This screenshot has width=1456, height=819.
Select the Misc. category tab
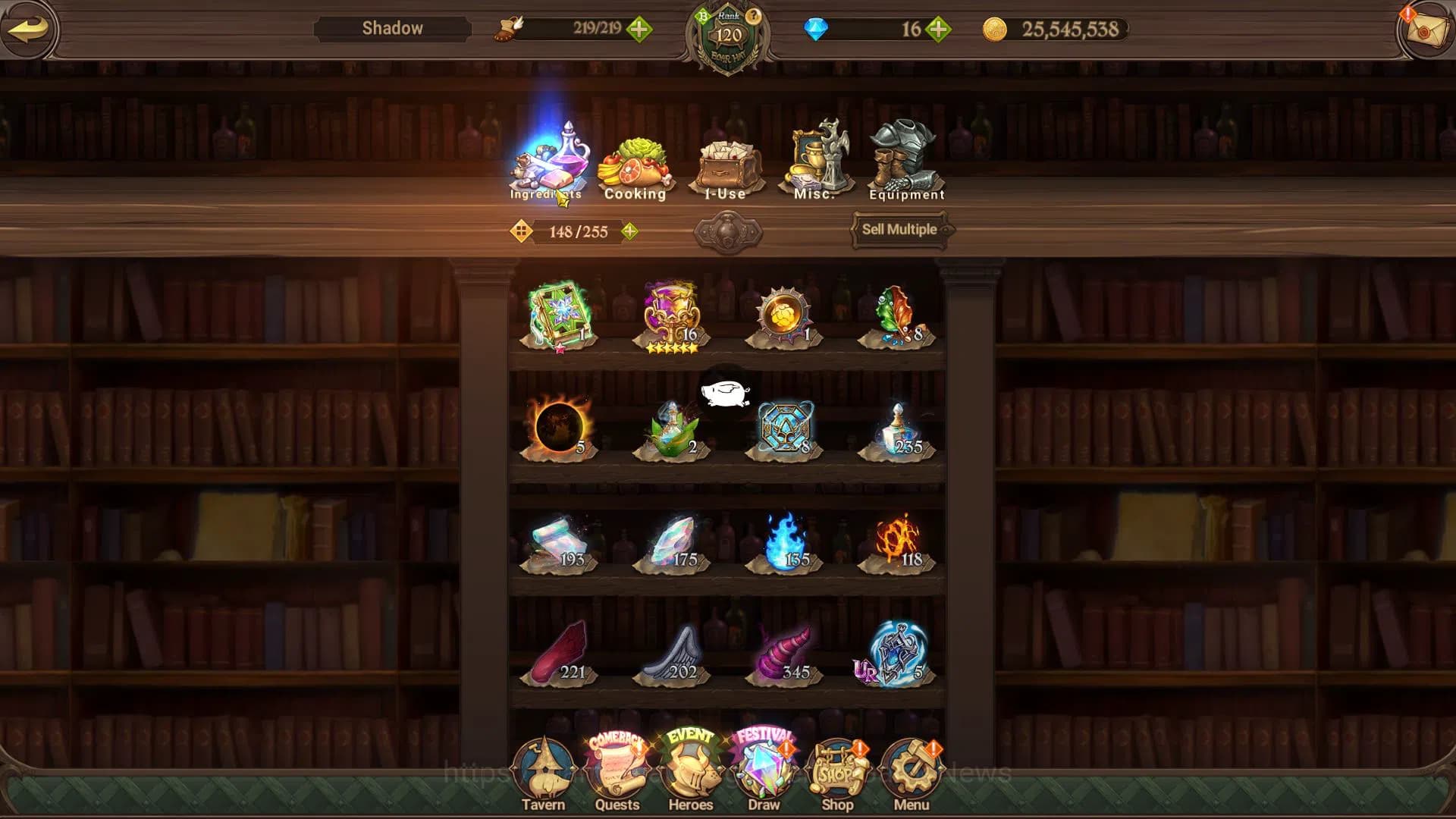pyautogui.click(x=815, y=163)
